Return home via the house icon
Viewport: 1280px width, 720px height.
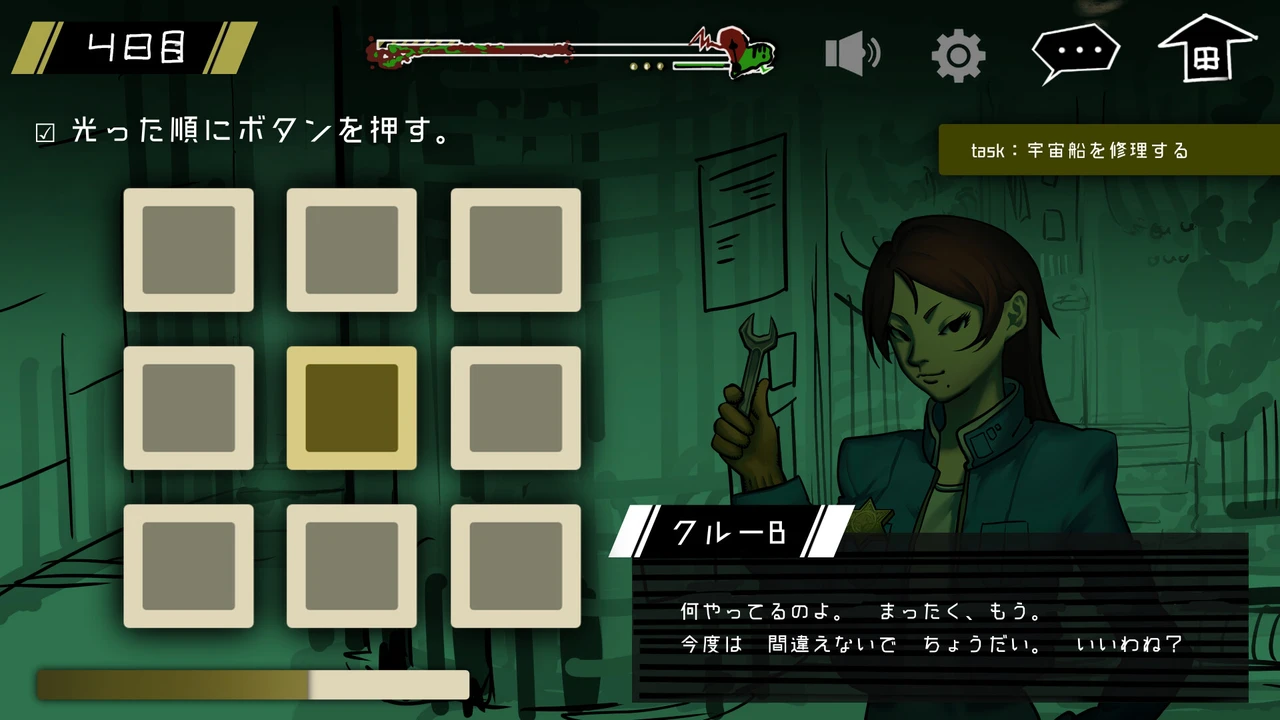coord(1206,50)
